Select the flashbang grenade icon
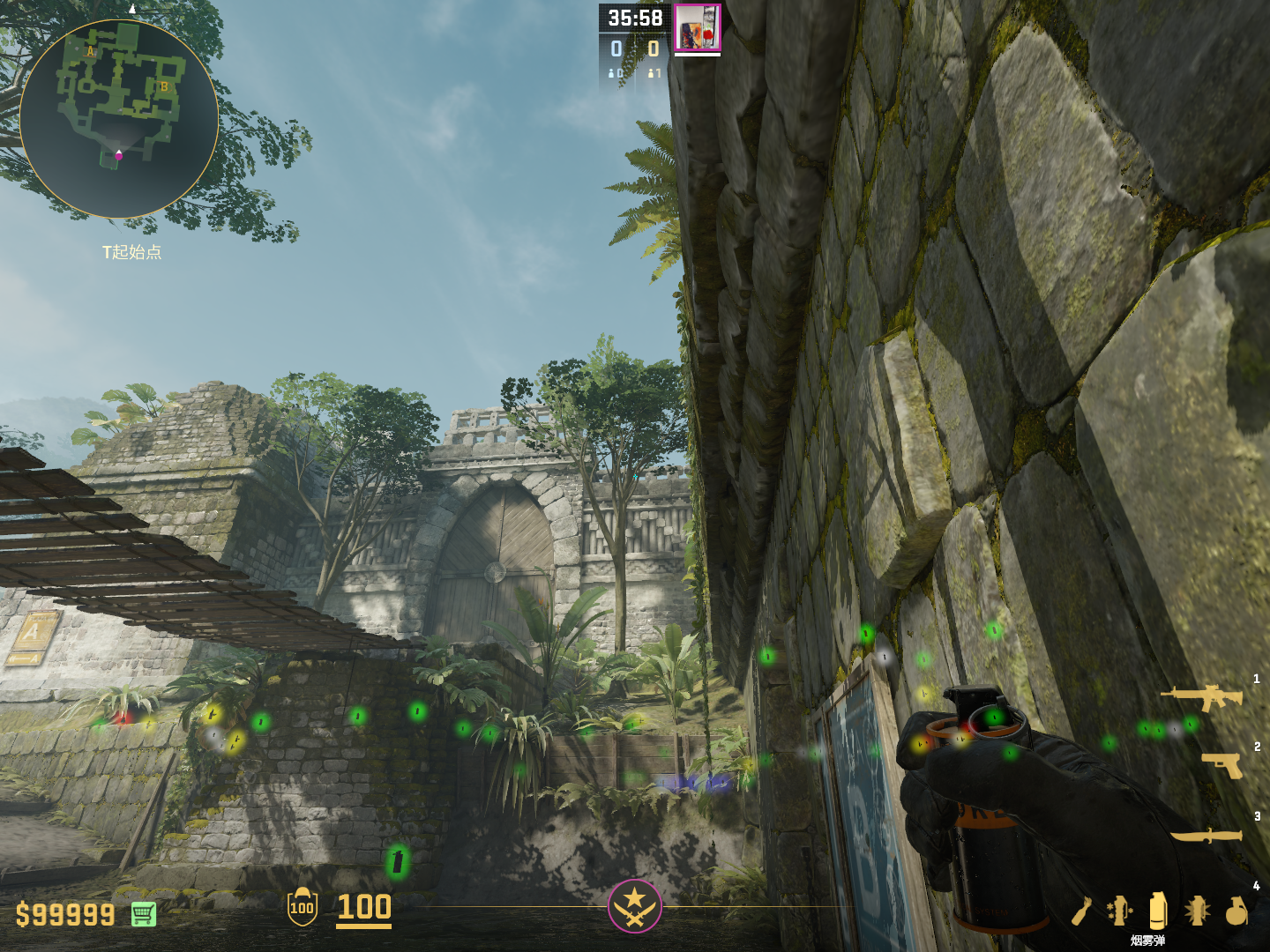The width and height of the screenshot is (1270, 952). (1197, 911)
